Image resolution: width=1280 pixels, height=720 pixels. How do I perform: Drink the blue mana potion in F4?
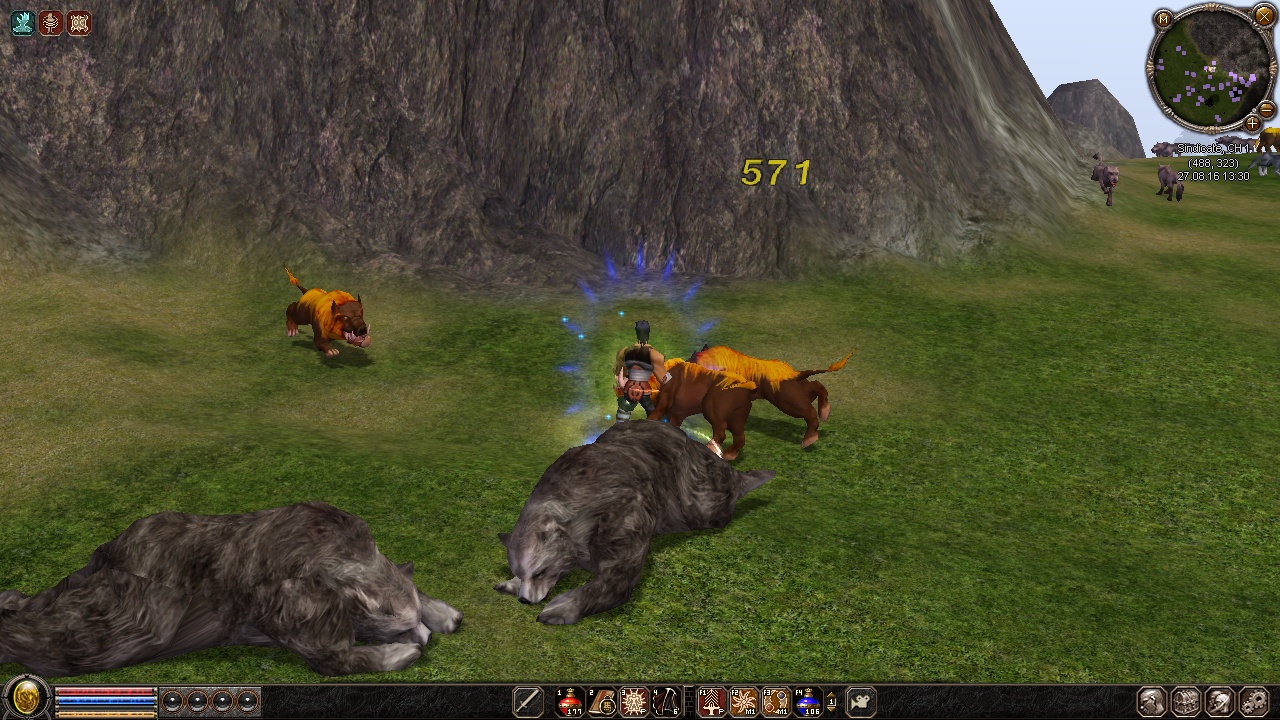(x=807, y=702)
